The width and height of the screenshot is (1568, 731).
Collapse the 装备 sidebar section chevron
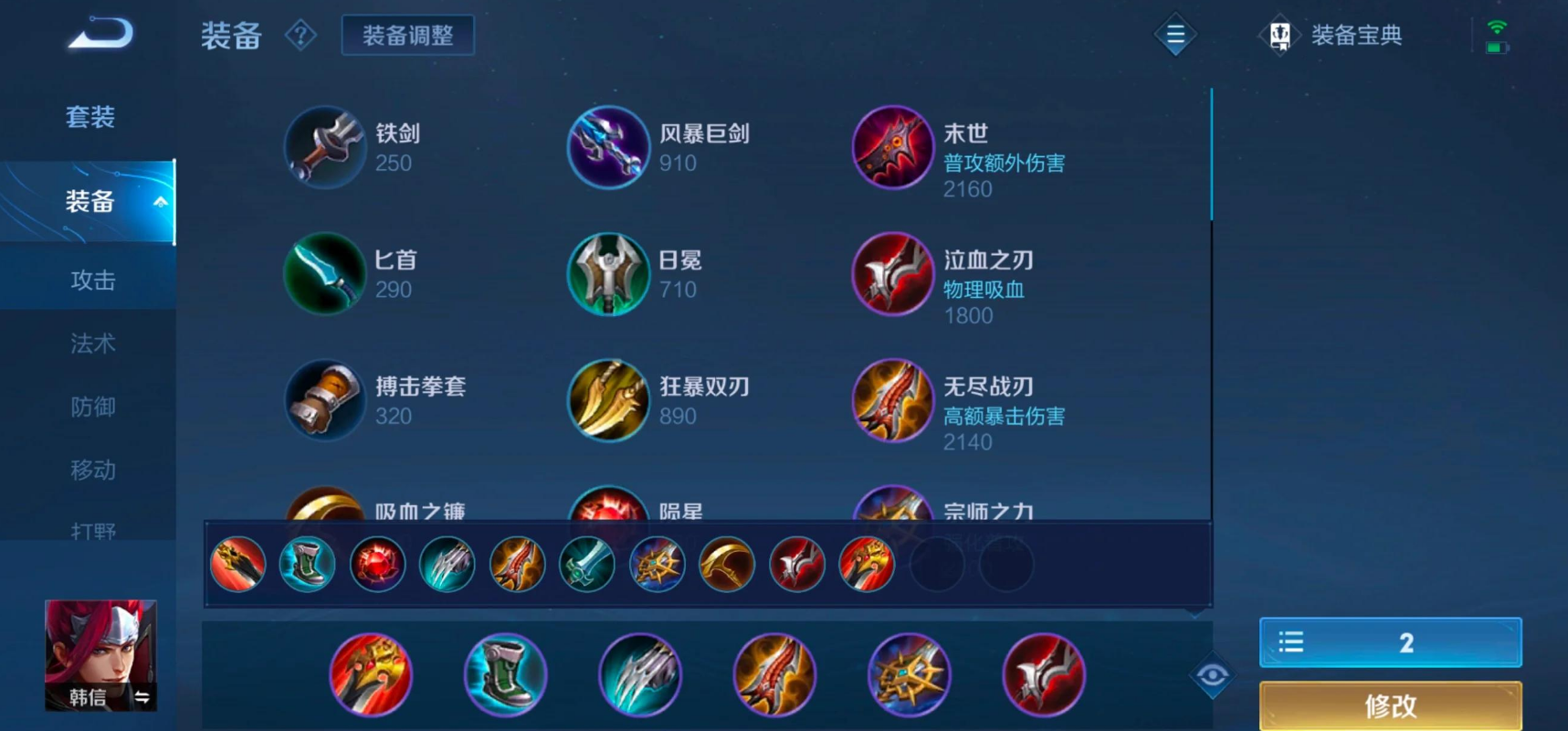(x=162, y=203)
